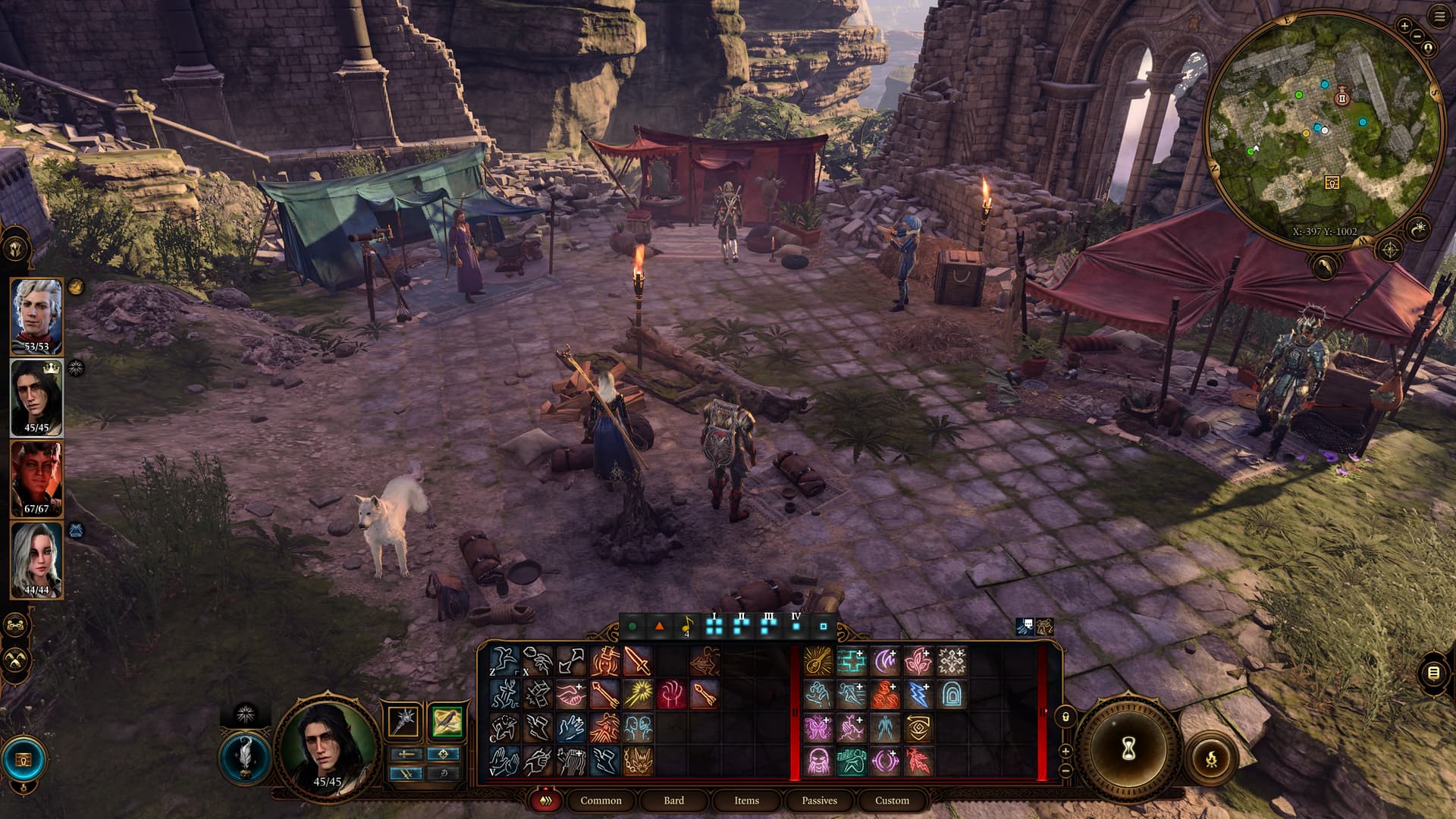The height and width of the screenshot is (819, 1456).
Task: Zoom in on the minimap
Action: [x=1404, y=26]
